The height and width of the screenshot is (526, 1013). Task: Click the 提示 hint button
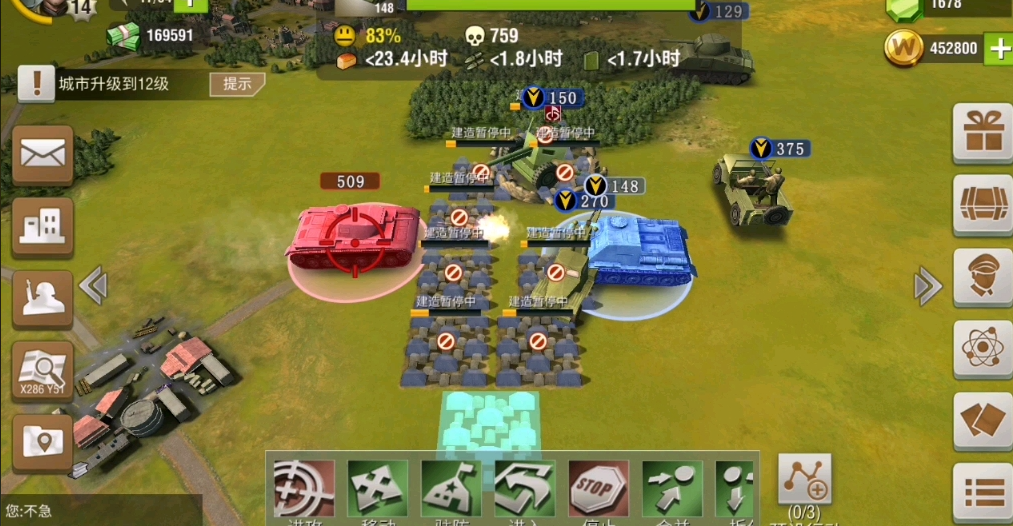pyautogui.click(x=237, y=84)
